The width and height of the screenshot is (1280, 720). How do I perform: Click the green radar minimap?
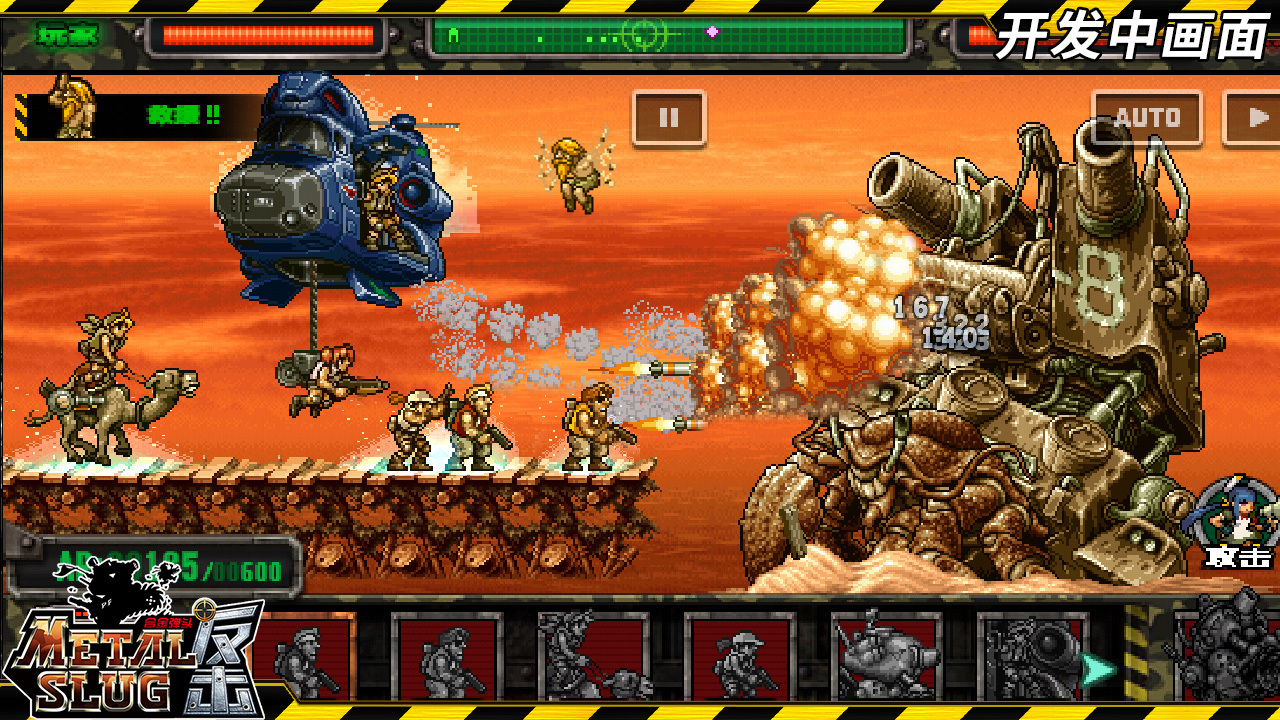[x=668, y=37]
